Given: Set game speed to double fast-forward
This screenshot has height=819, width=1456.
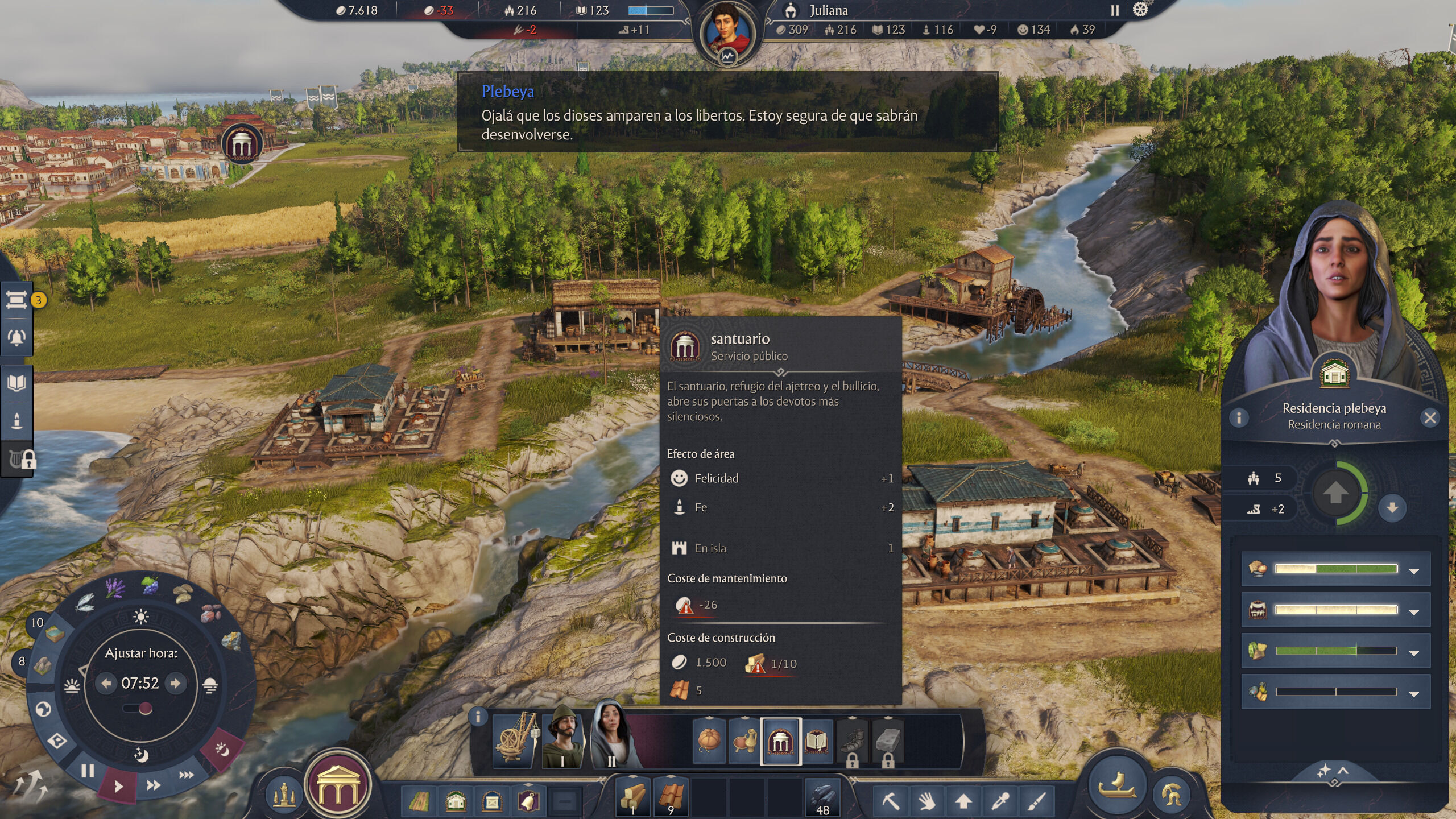Looking at the screenshot, I should pos(154,785).
